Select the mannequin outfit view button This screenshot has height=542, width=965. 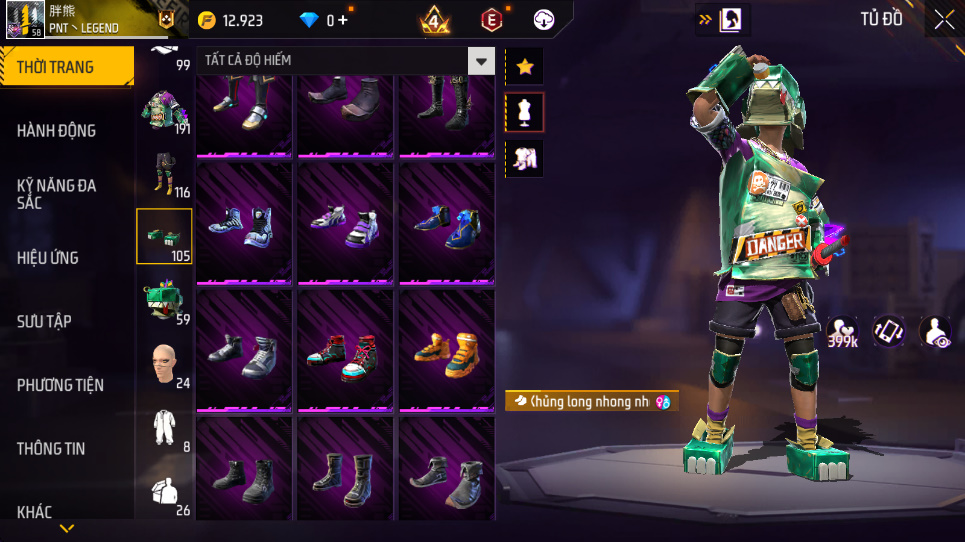pyautogui.click(x=524, y=112)
